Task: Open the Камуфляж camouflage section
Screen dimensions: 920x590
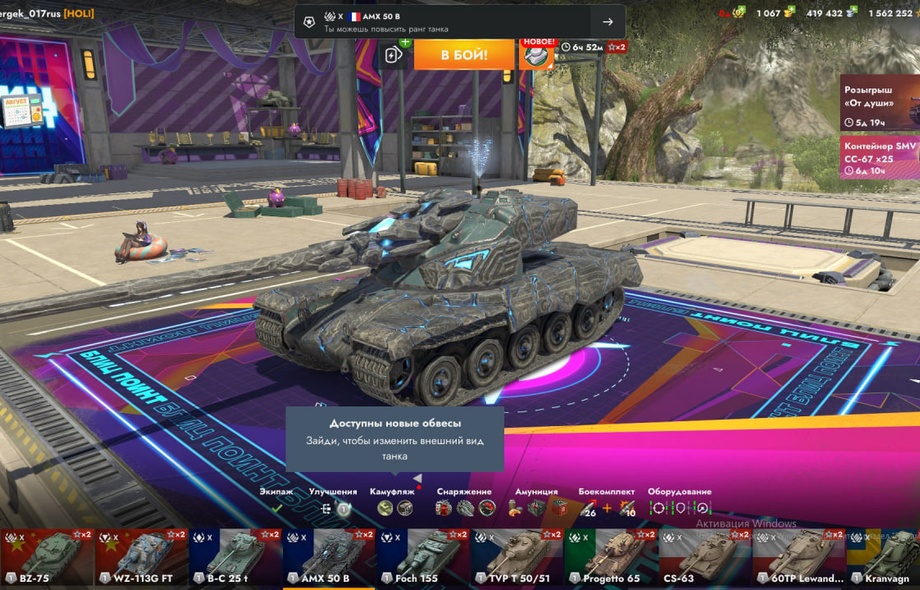Action: 394,501
